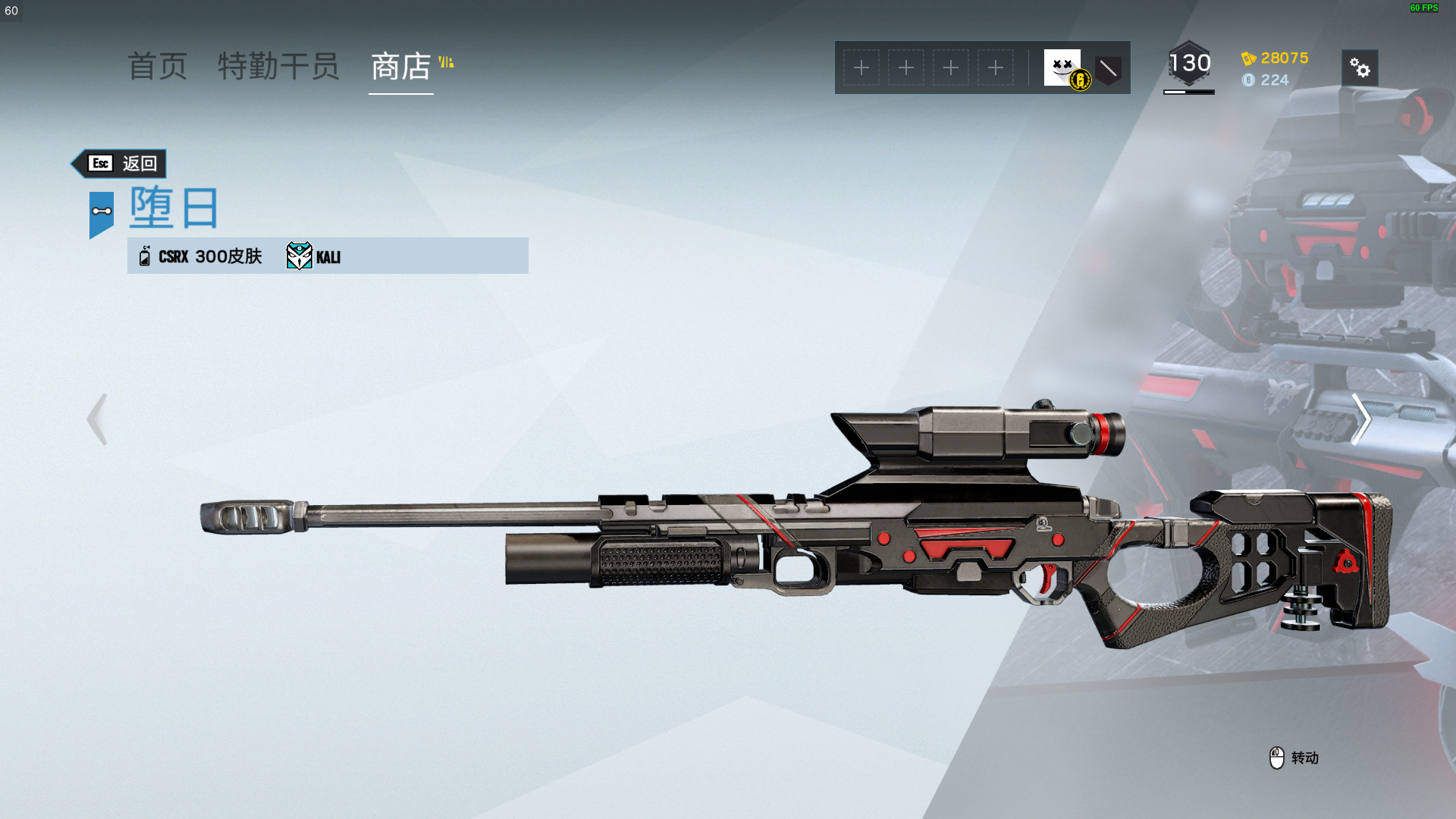Go back with the 返回 button
This screenshot has height=819, width=1456.
pos(120,164)
